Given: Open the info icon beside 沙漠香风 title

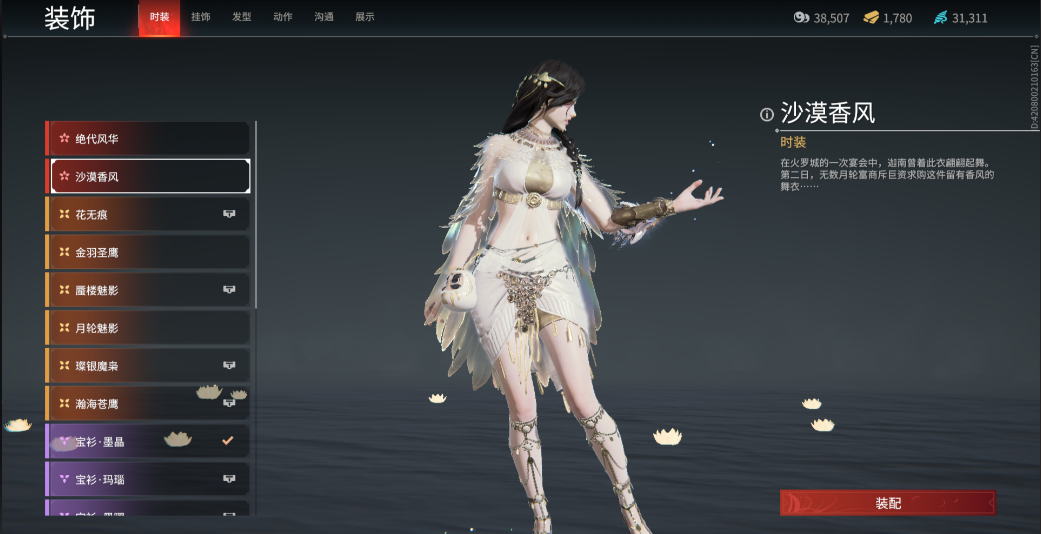Looking at the screenshot, I should pos(767,114).
